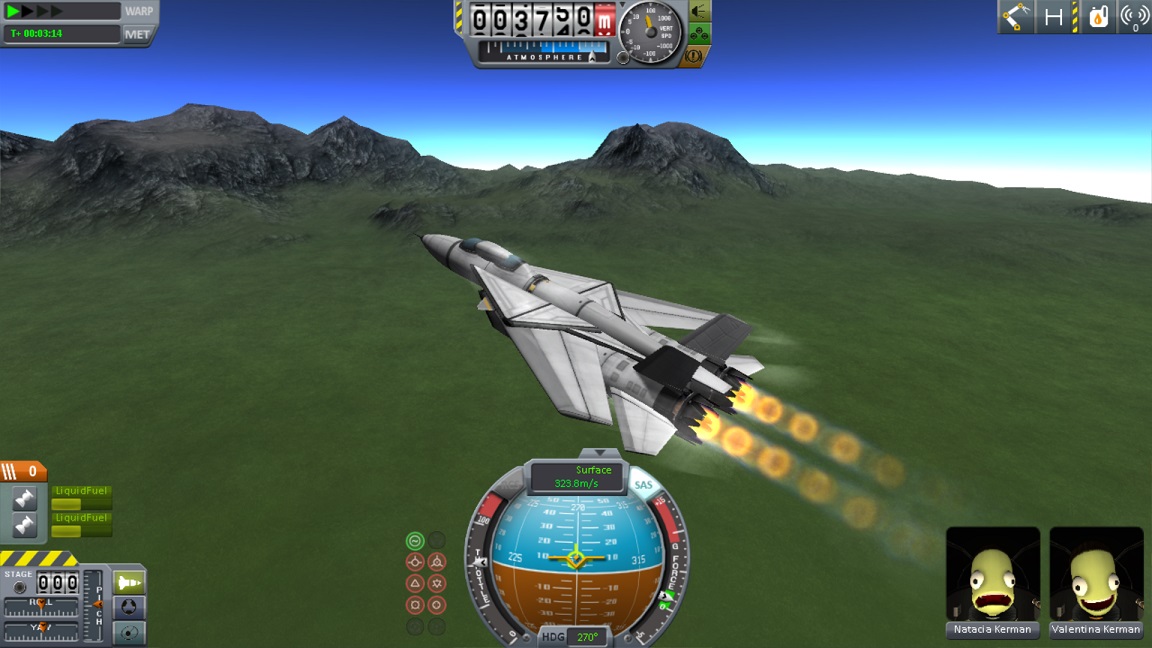Screen dimensions: 1152x648
Task: Toggle the green landing gear button
Action: click(x=700, y=34)
